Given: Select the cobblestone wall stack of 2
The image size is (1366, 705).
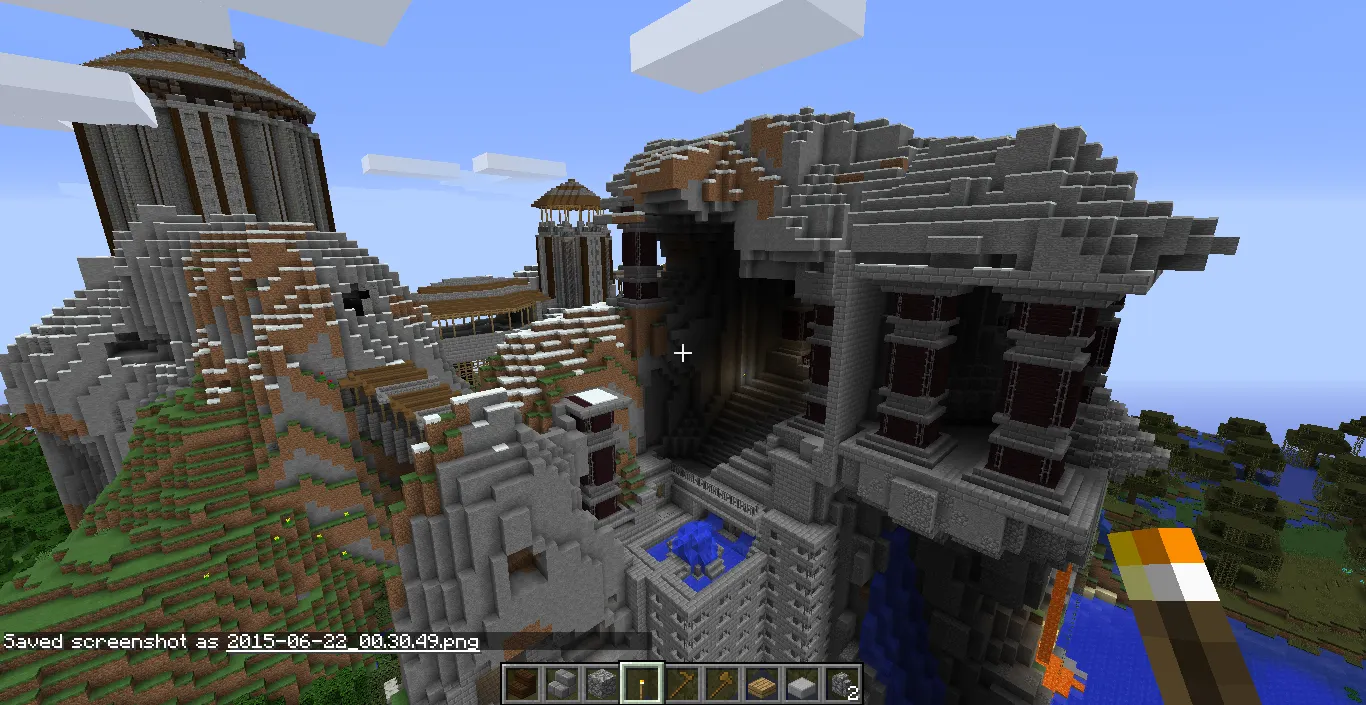Looking at the screenshot, I should point(840,684).
